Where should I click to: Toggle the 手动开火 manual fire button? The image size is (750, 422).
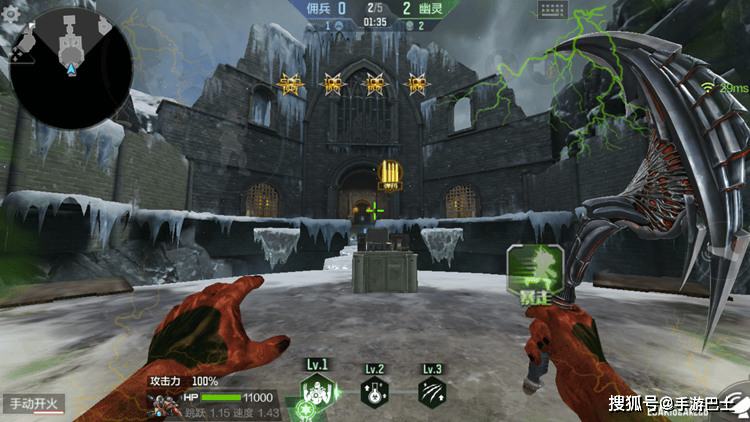click(33, 404)
